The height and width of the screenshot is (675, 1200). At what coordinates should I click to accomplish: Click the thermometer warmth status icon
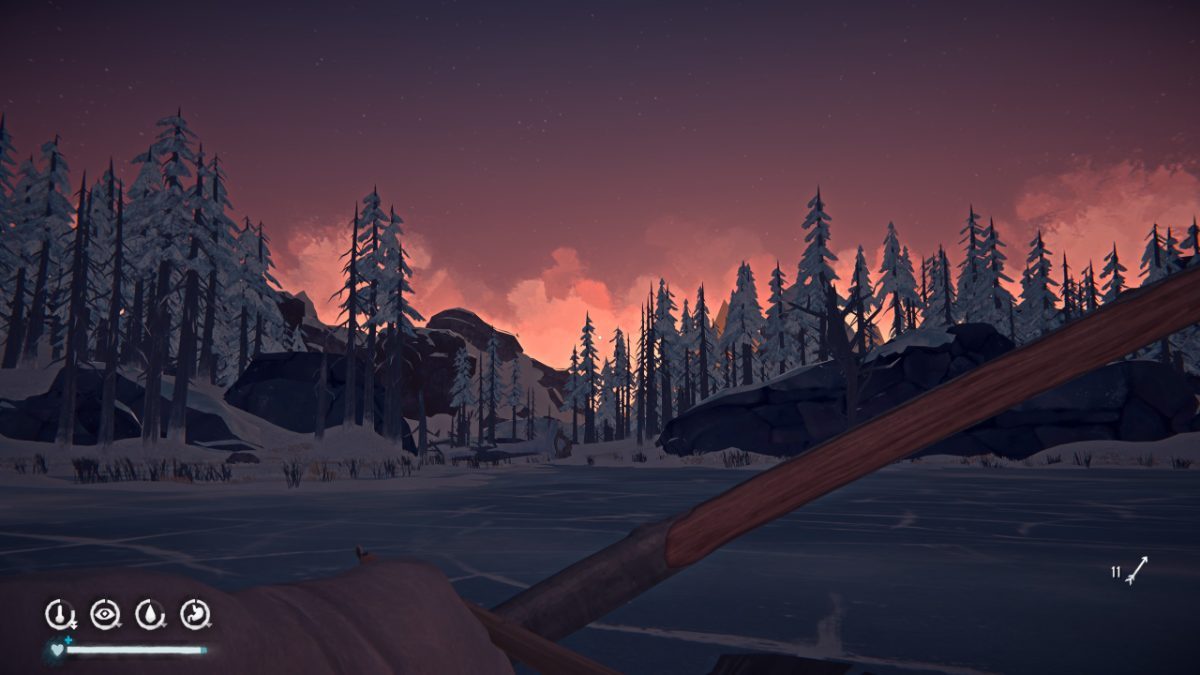(60, 614)
